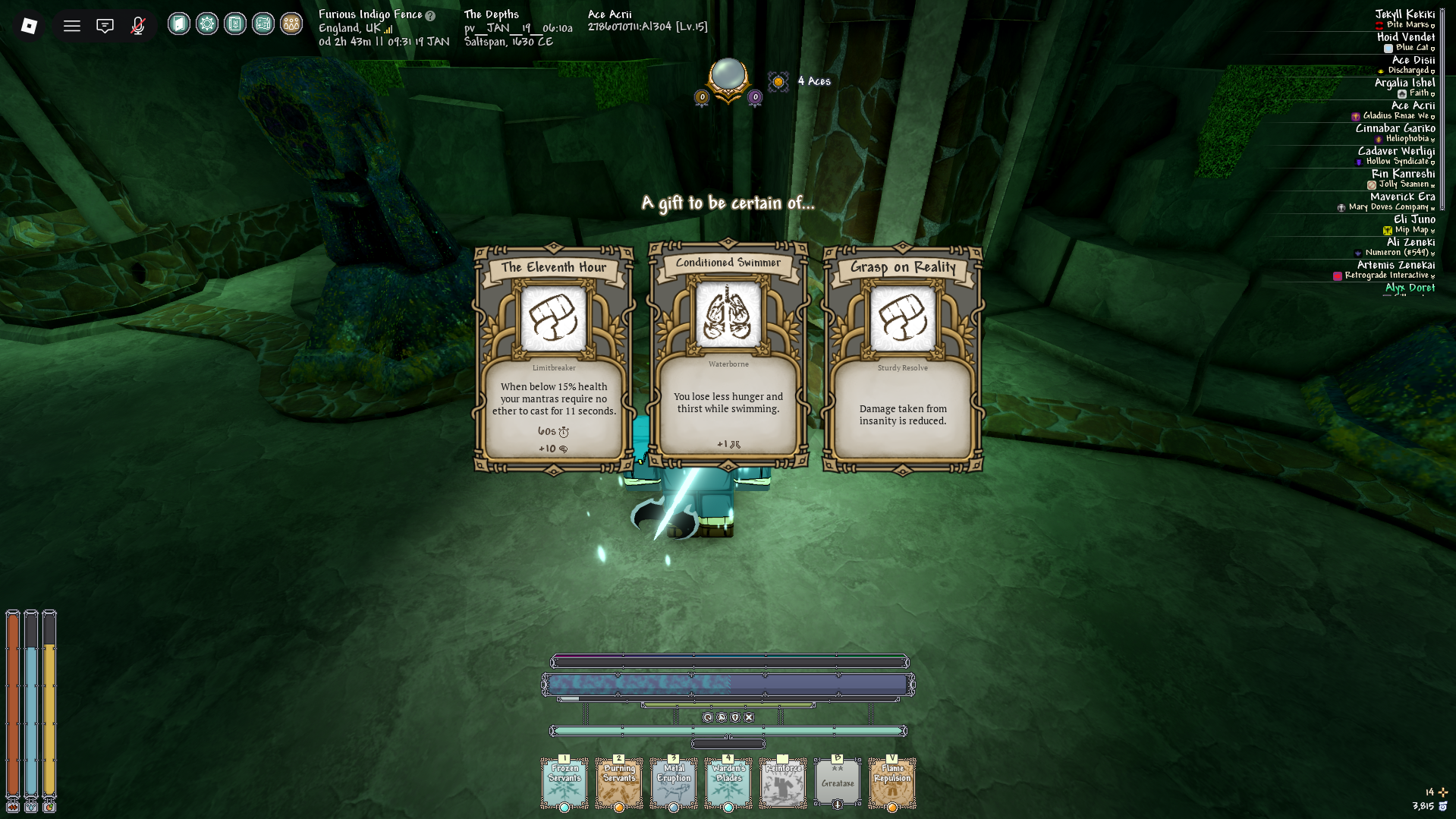Screen dimensions: 1456x819
Task: Select Jekyll Kekiki in the player list
Action: pos(1404,14)
